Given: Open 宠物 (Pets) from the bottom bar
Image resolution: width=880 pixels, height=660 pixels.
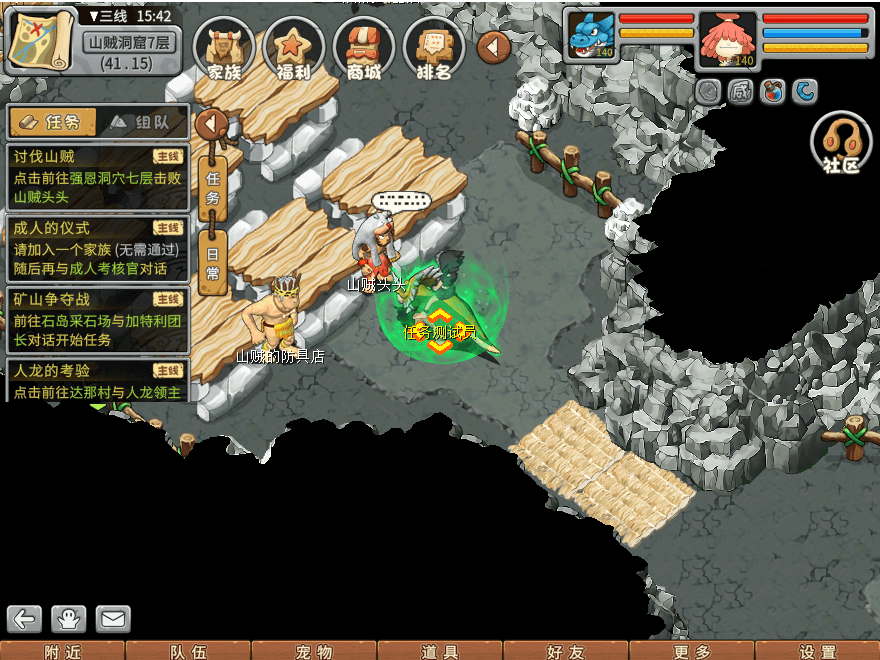Looking at the screenshot, I should [x=314, y=651].
